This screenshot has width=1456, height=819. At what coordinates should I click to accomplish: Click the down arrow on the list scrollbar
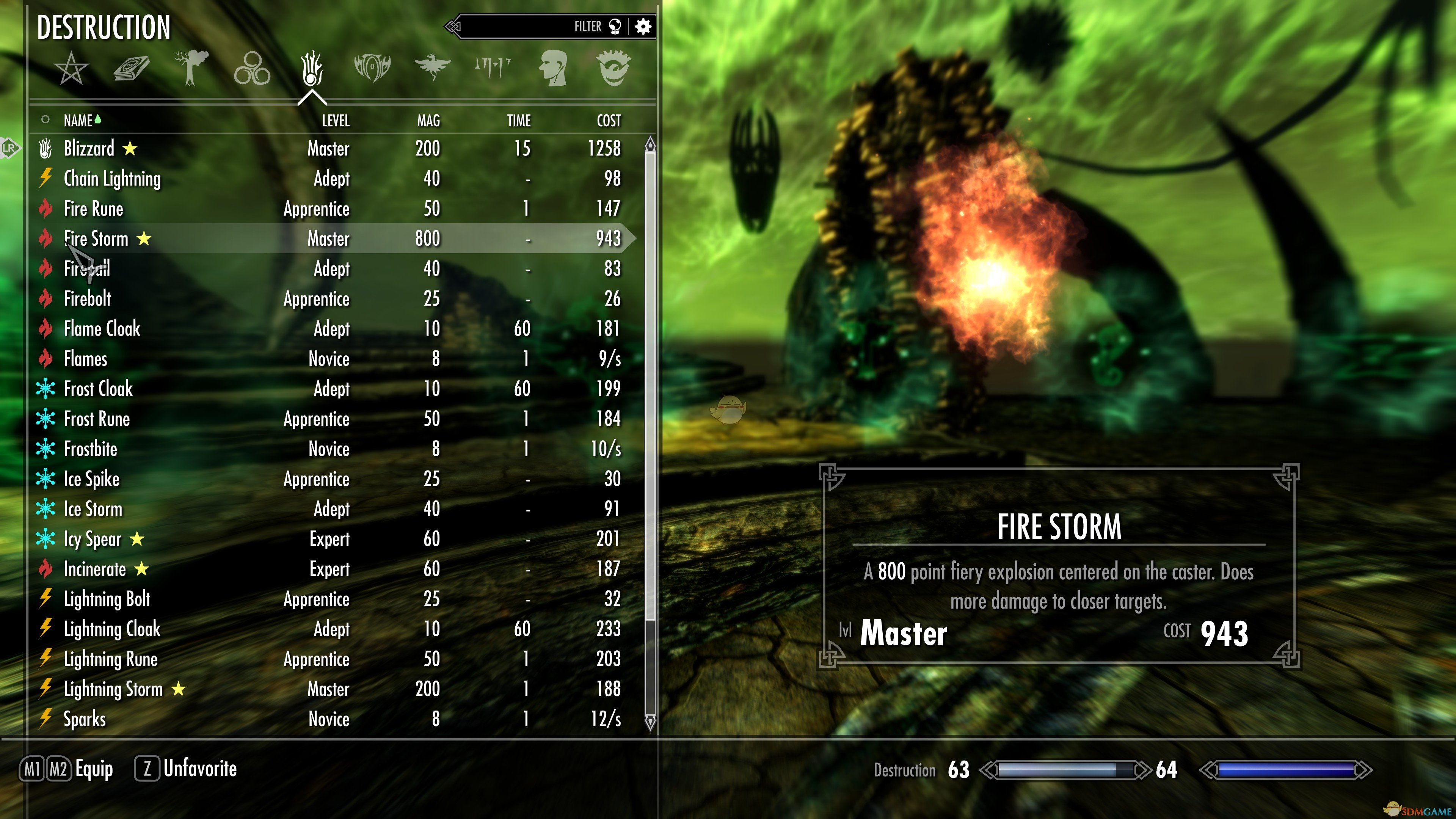pos(650,722)
